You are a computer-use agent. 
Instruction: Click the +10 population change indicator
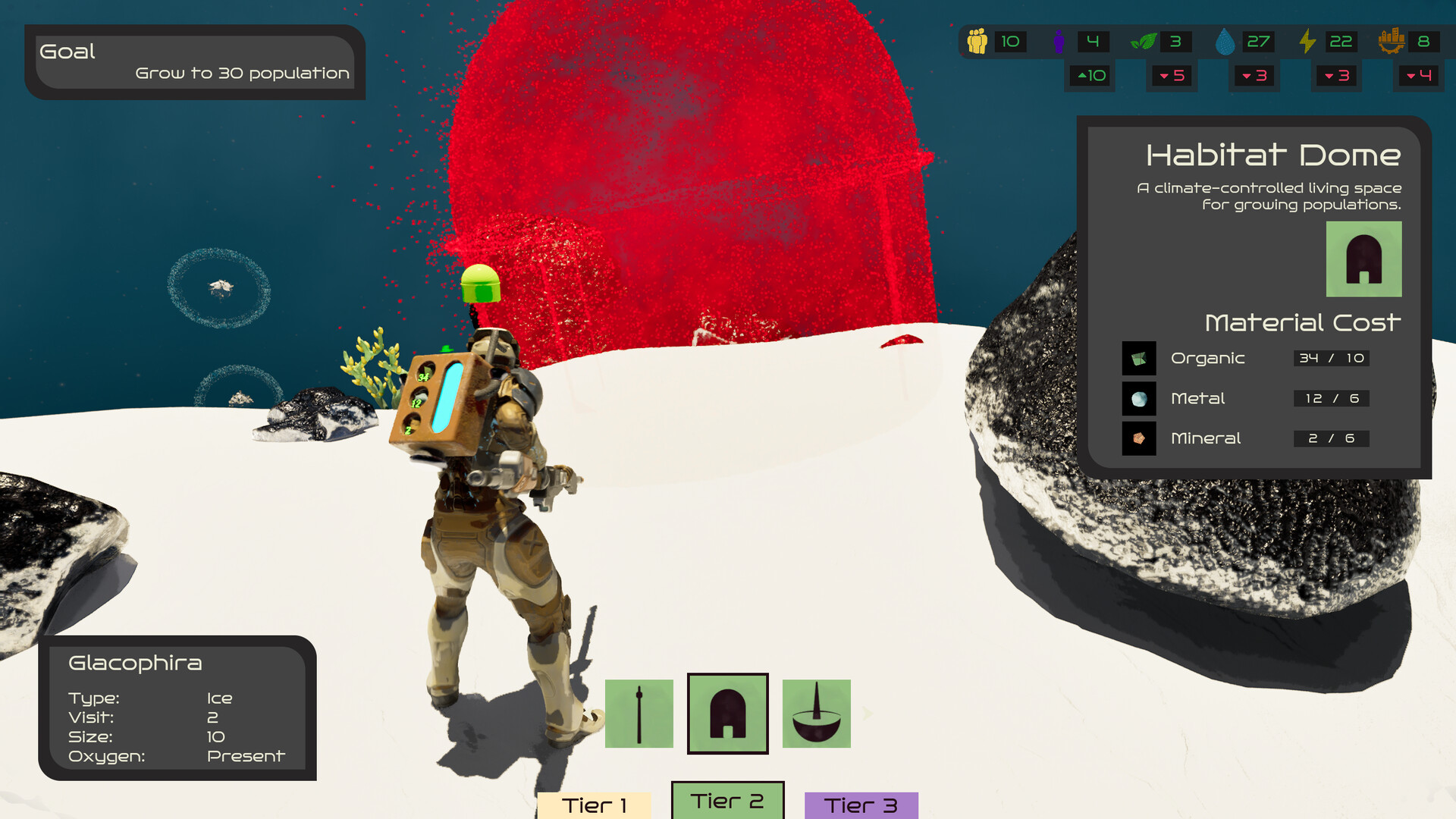[x=1088, y=76]
